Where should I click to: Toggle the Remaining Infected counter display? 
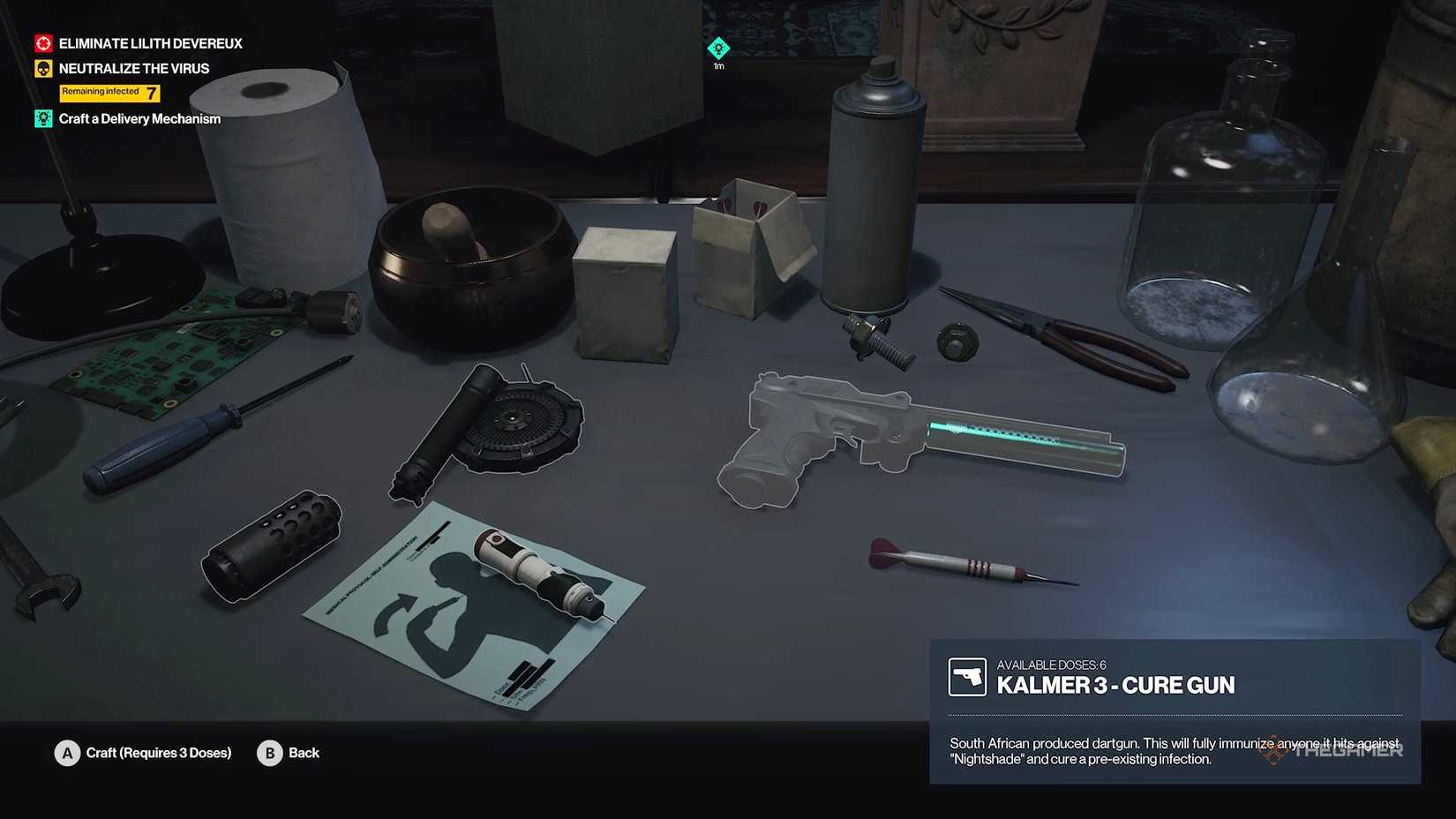click(x=109, y=92)
